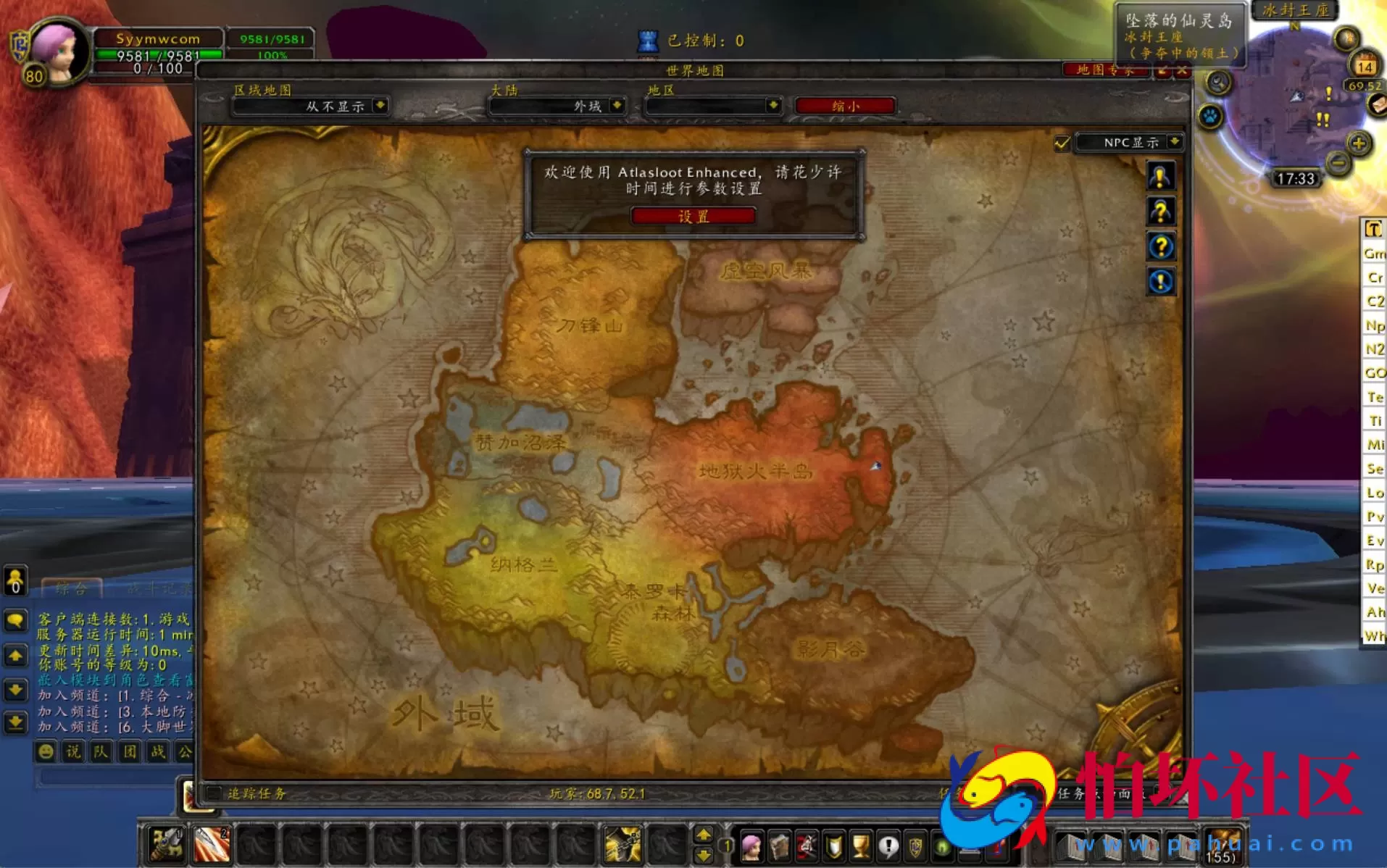Click the red 缩小 zoom-out button
The height and width of the screenshot is (868, 1387).
point(845,106)
